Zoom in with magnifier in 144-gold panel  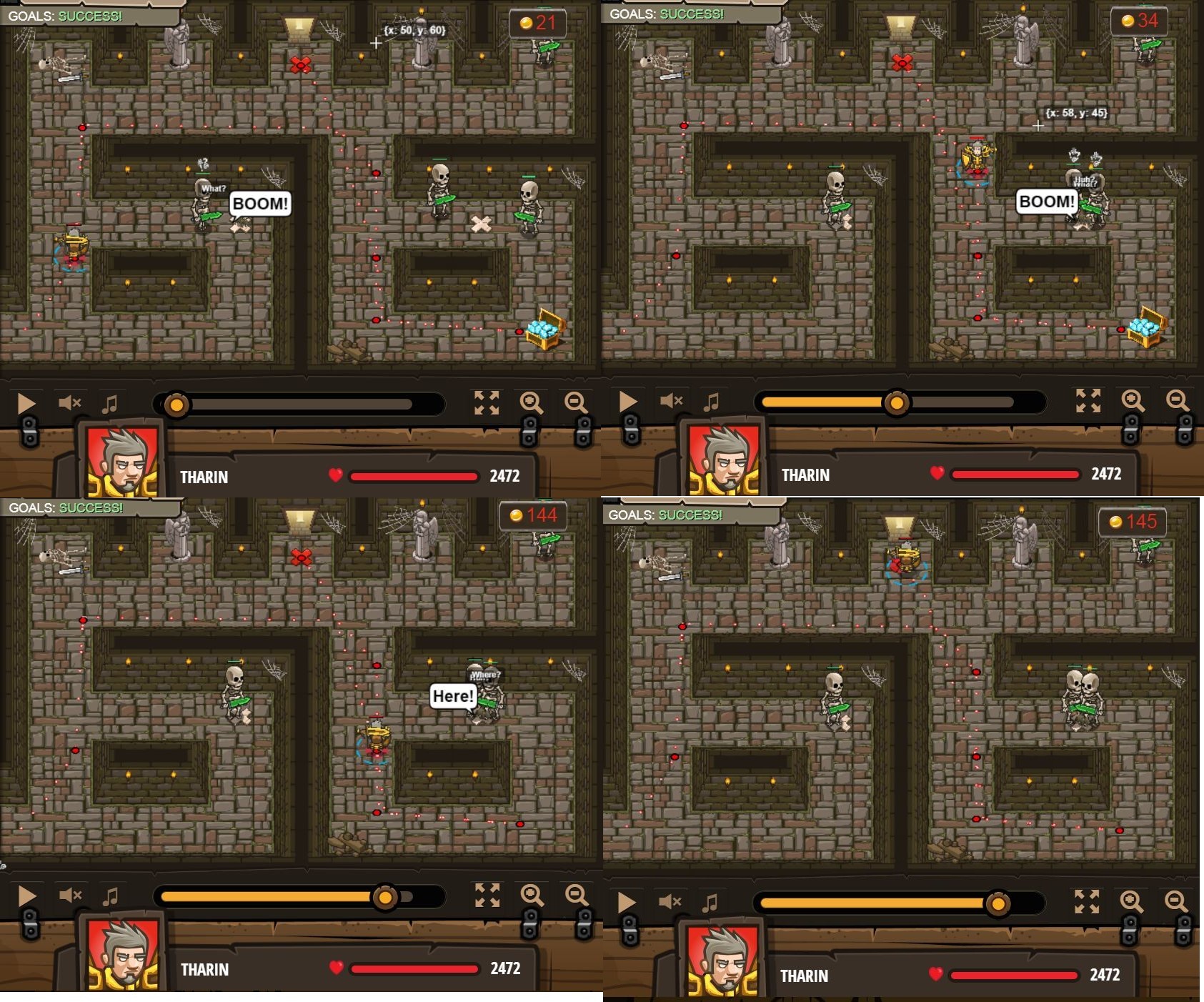pyautogui.click(x=532, y=896)
